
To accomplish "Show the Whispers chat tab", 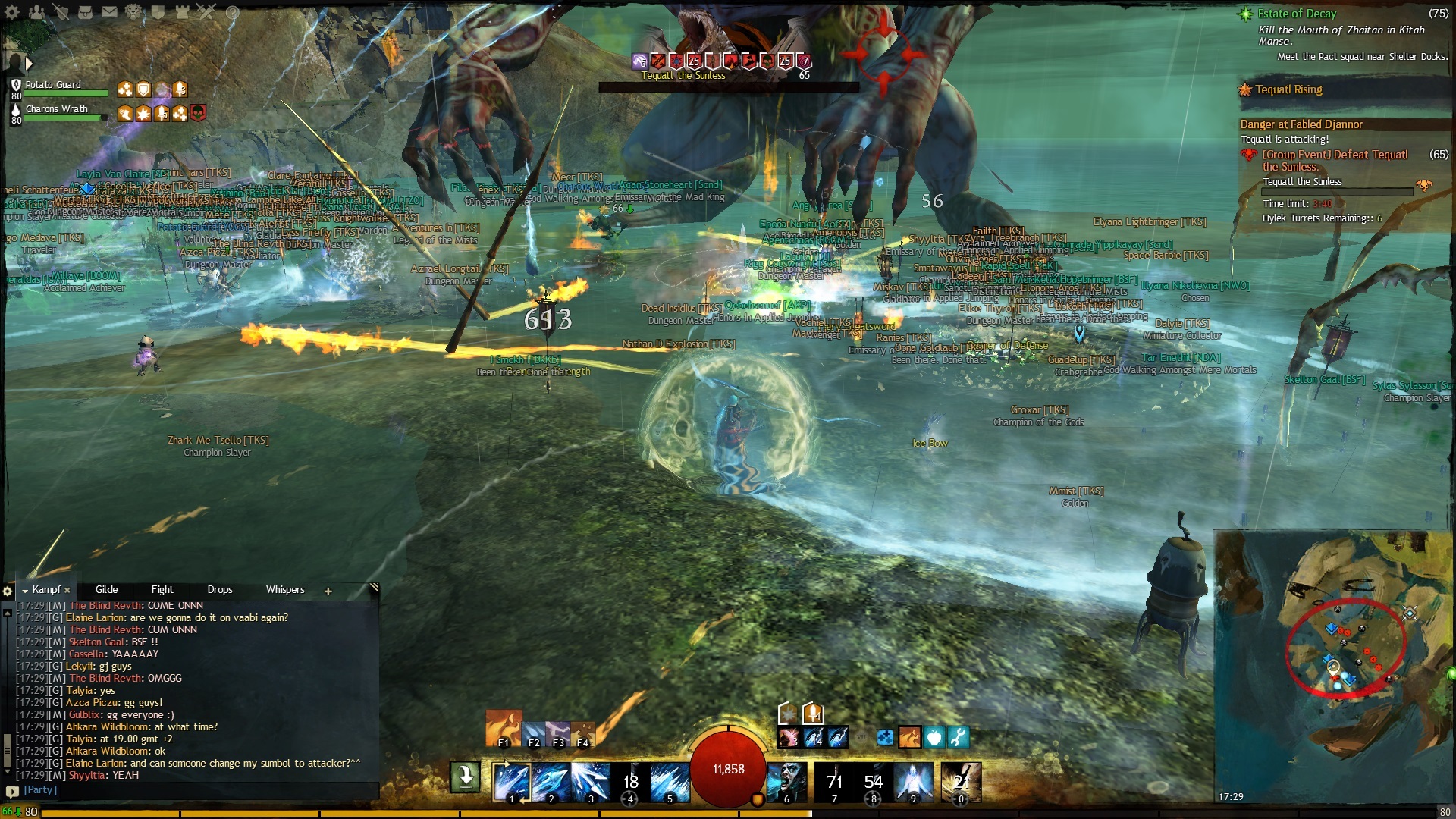I will tap(284, 590).
